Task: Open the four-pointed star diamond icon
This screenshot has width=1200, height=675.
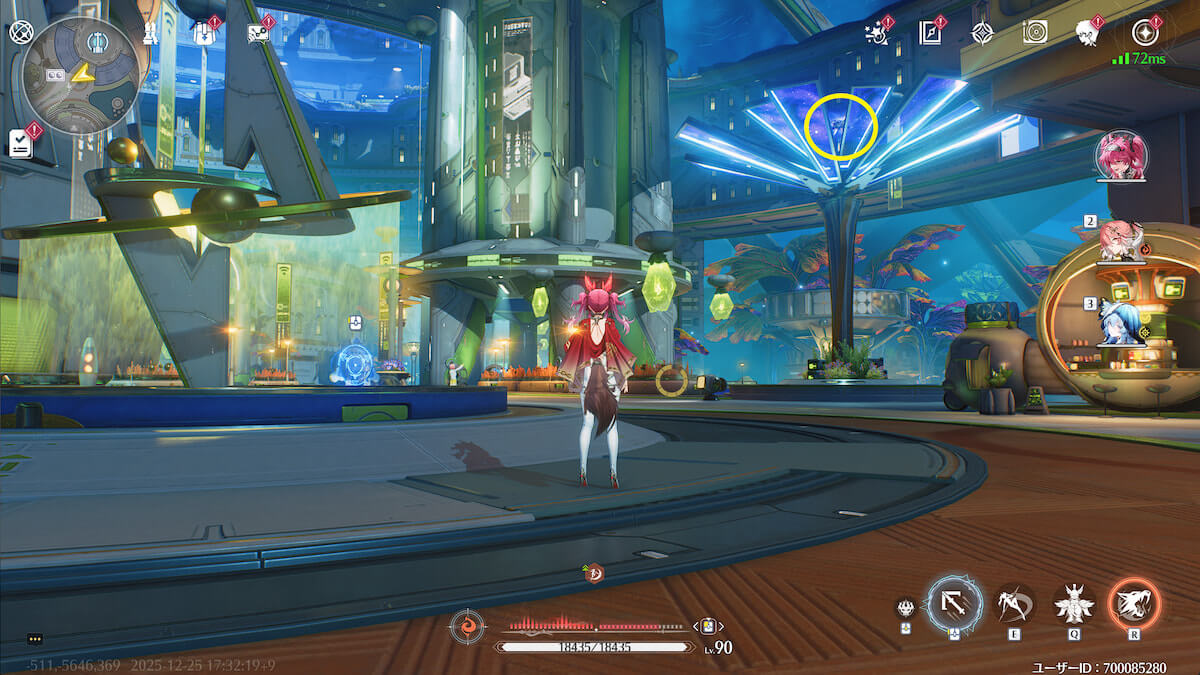Action: click(x=983, y=33)
